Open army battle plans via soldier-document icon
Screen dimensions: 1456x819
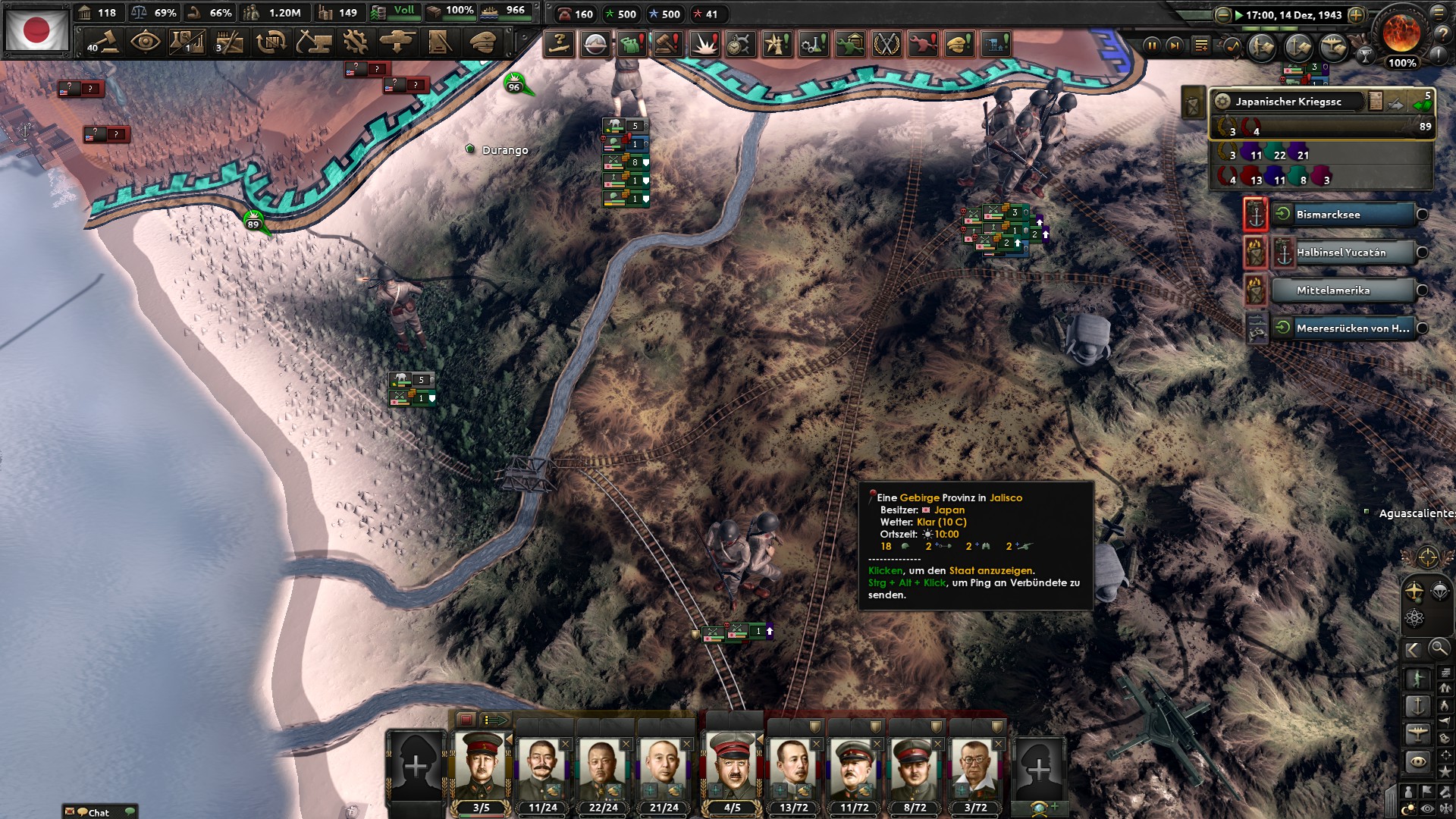[x=1260, y=48]
